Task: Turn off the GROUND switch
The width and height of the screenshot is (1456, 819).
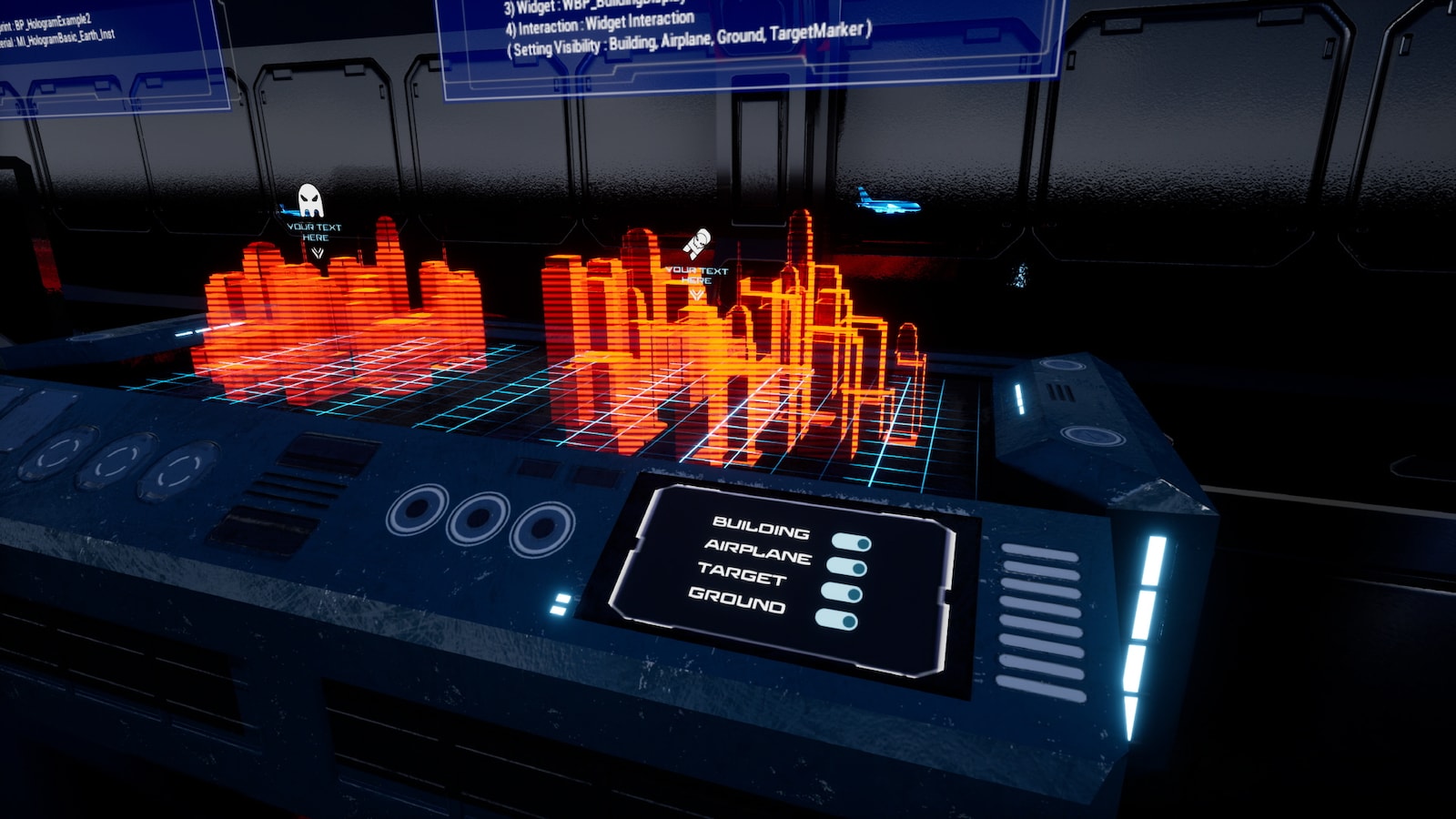Action: pos(835,619)
